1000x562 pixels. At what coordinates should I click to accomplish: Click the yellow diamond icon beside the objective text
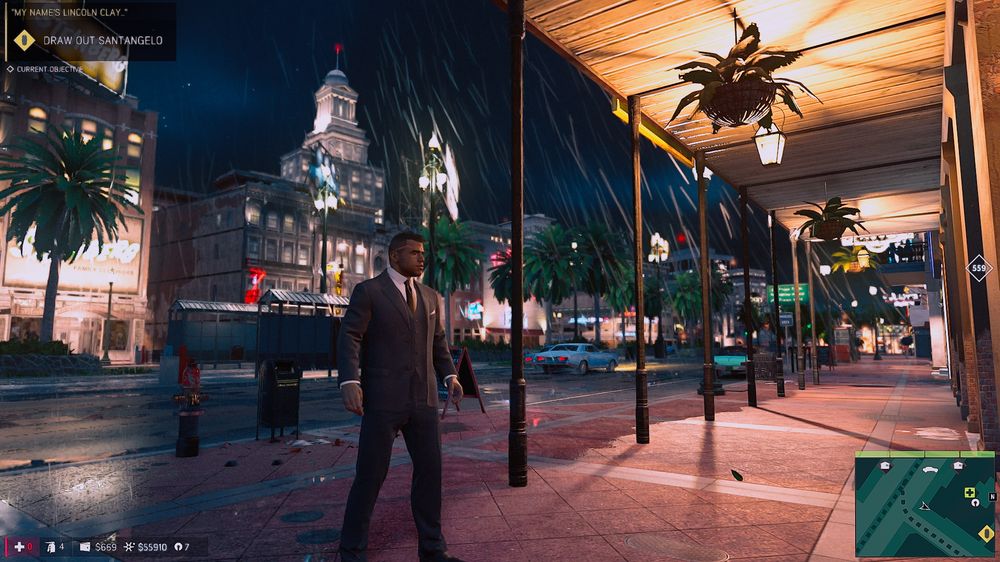click(24, 41)
